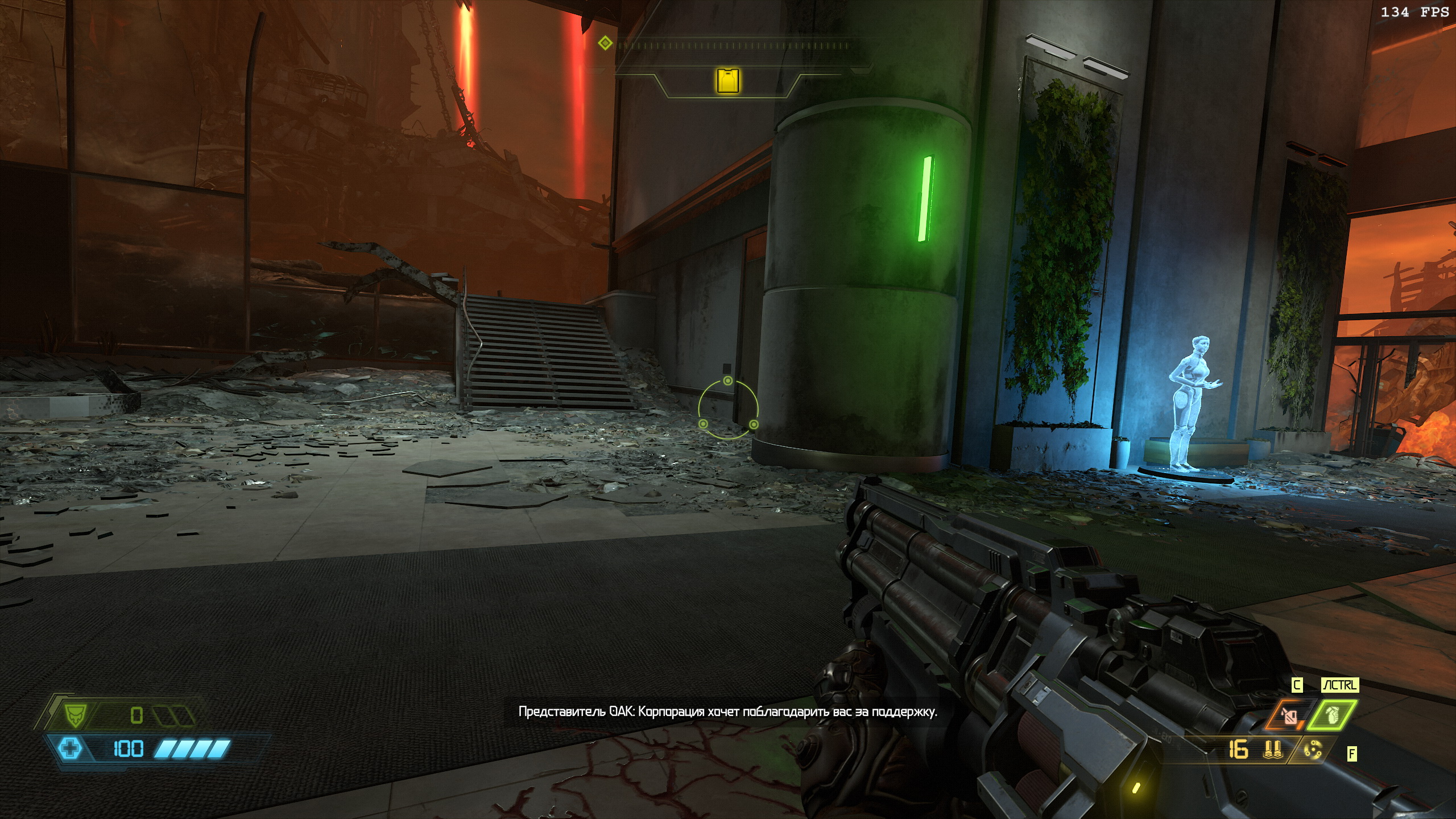
Task: Click the blue health cross icon
Action: click(x=70, y=748)
